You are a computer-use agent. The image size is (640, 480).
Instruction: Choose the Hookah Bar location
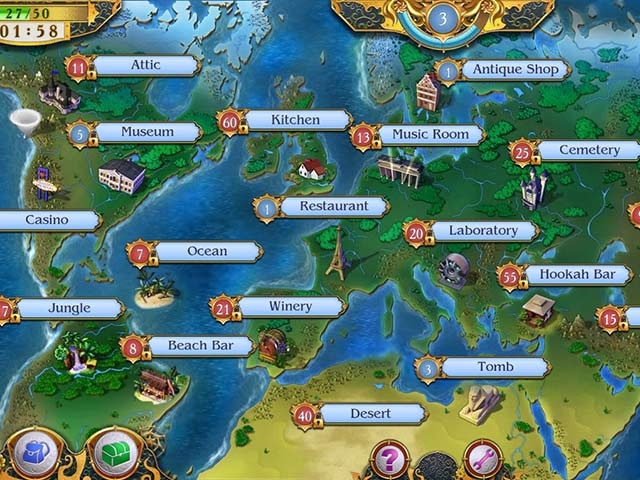coord(578,274)
